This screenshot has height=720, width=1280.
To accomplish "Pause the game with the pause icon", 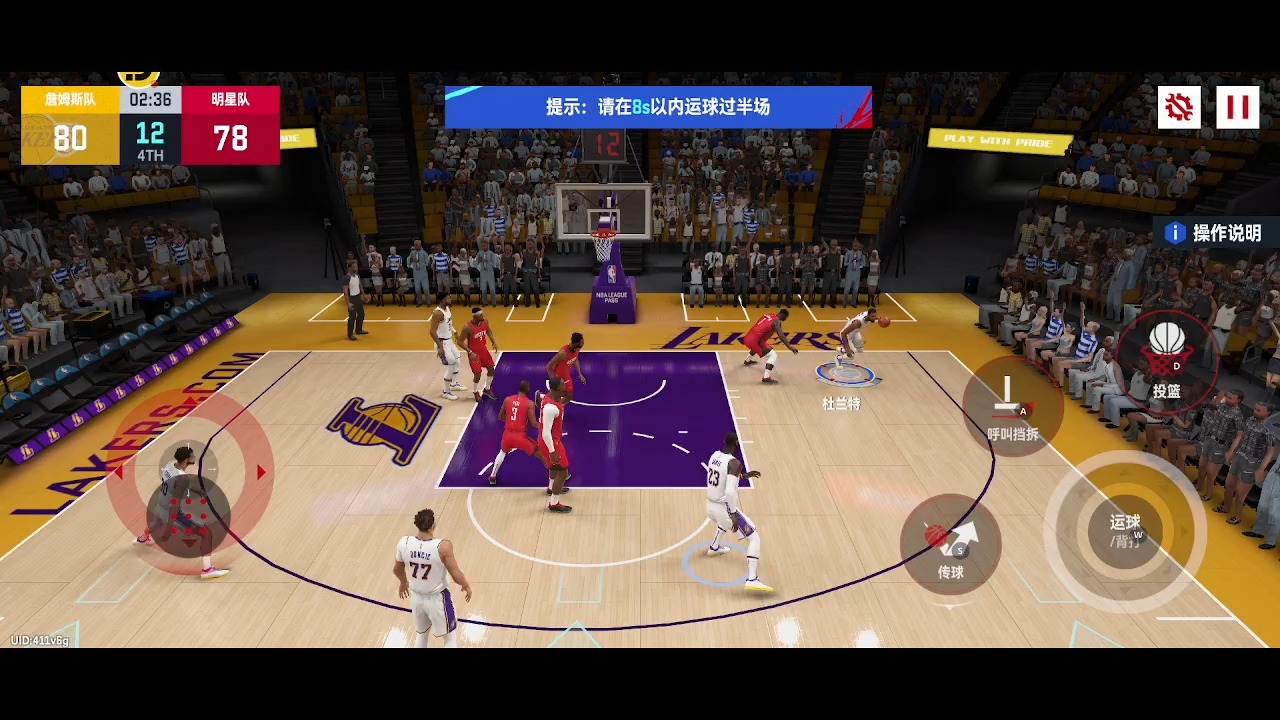I will pyautogui.click(x=1238, y=107).
